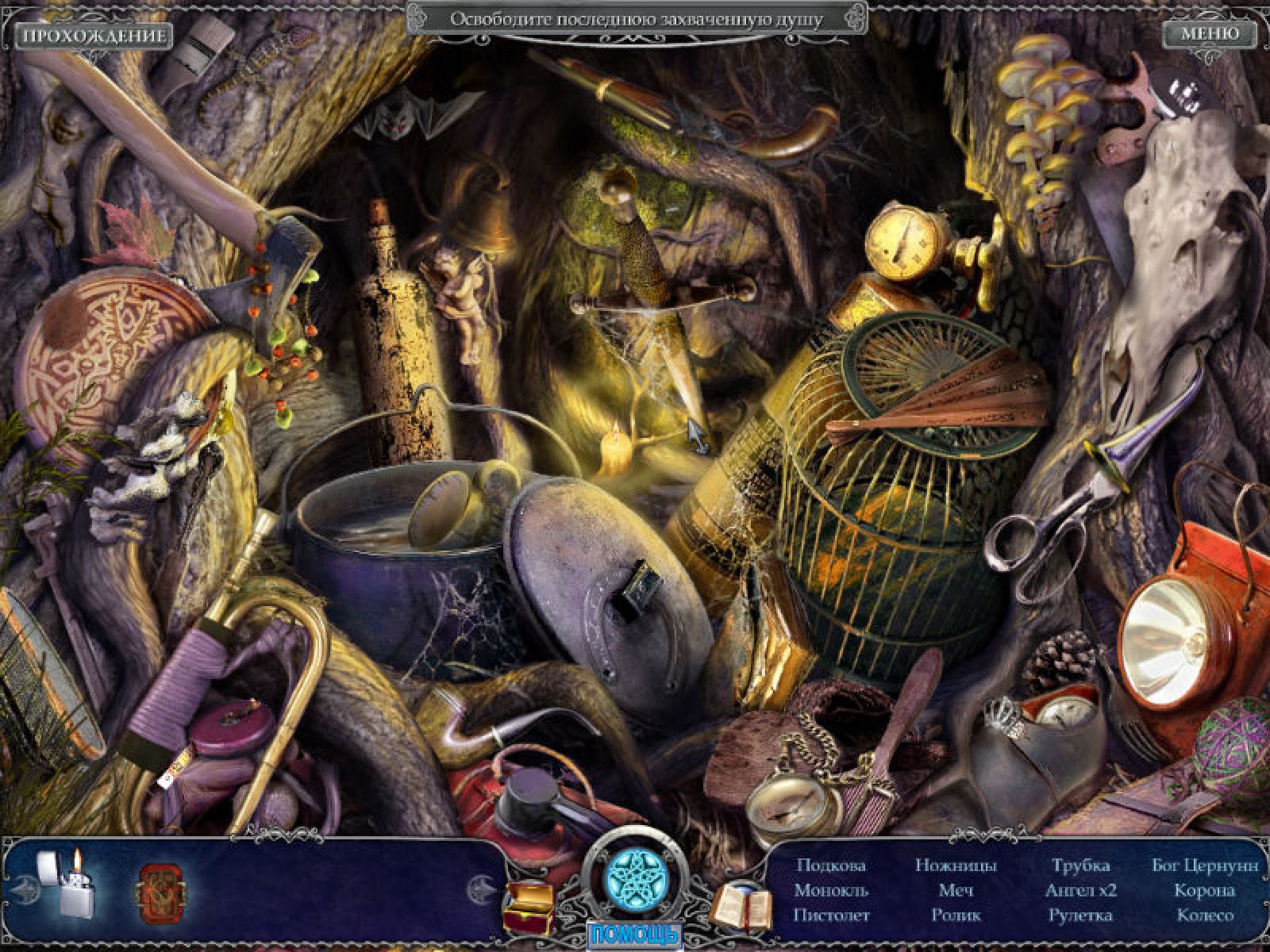This screenshot has width=1270, height=952.
Task: Select the red ornate tile inventory item
Action: [x=164, y=885]
